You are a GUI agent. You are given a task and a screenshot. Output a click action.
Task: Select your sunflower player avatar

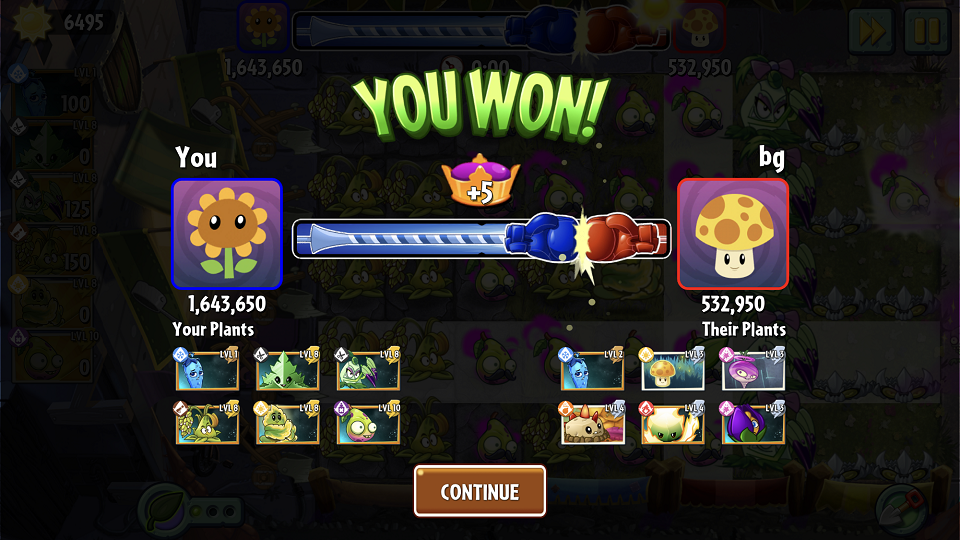point(227,234)
